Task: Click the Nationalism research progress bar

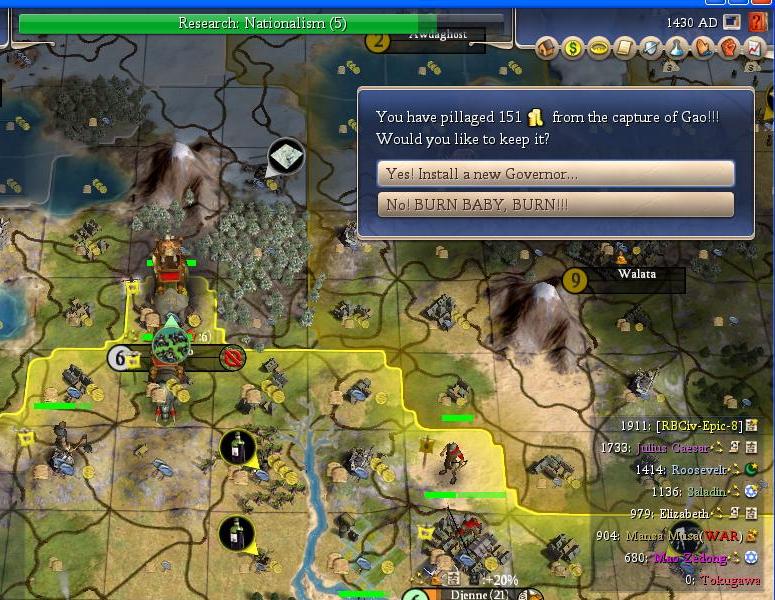Action: 262,23
